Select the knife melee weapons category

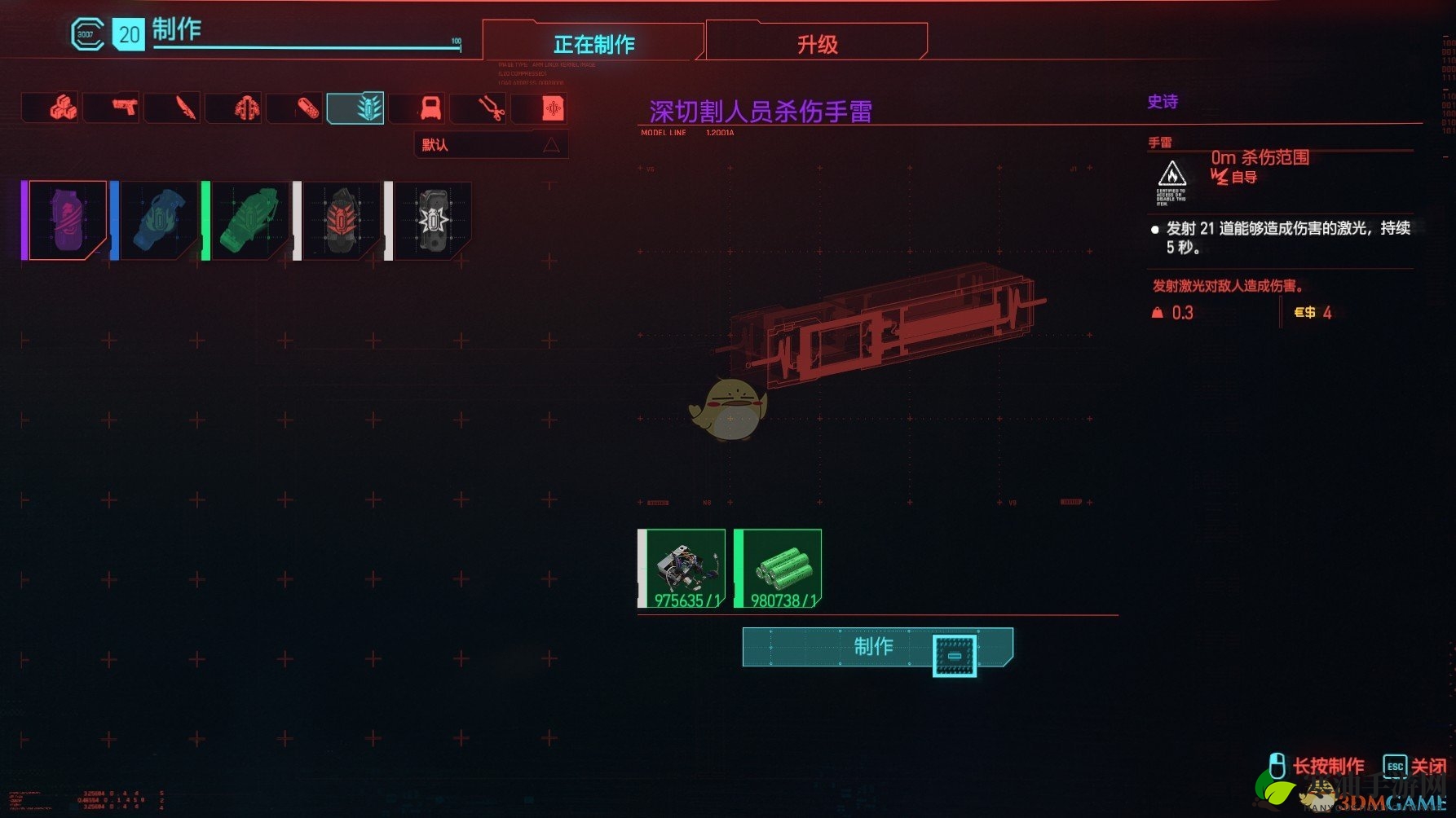tap(173, 108)
